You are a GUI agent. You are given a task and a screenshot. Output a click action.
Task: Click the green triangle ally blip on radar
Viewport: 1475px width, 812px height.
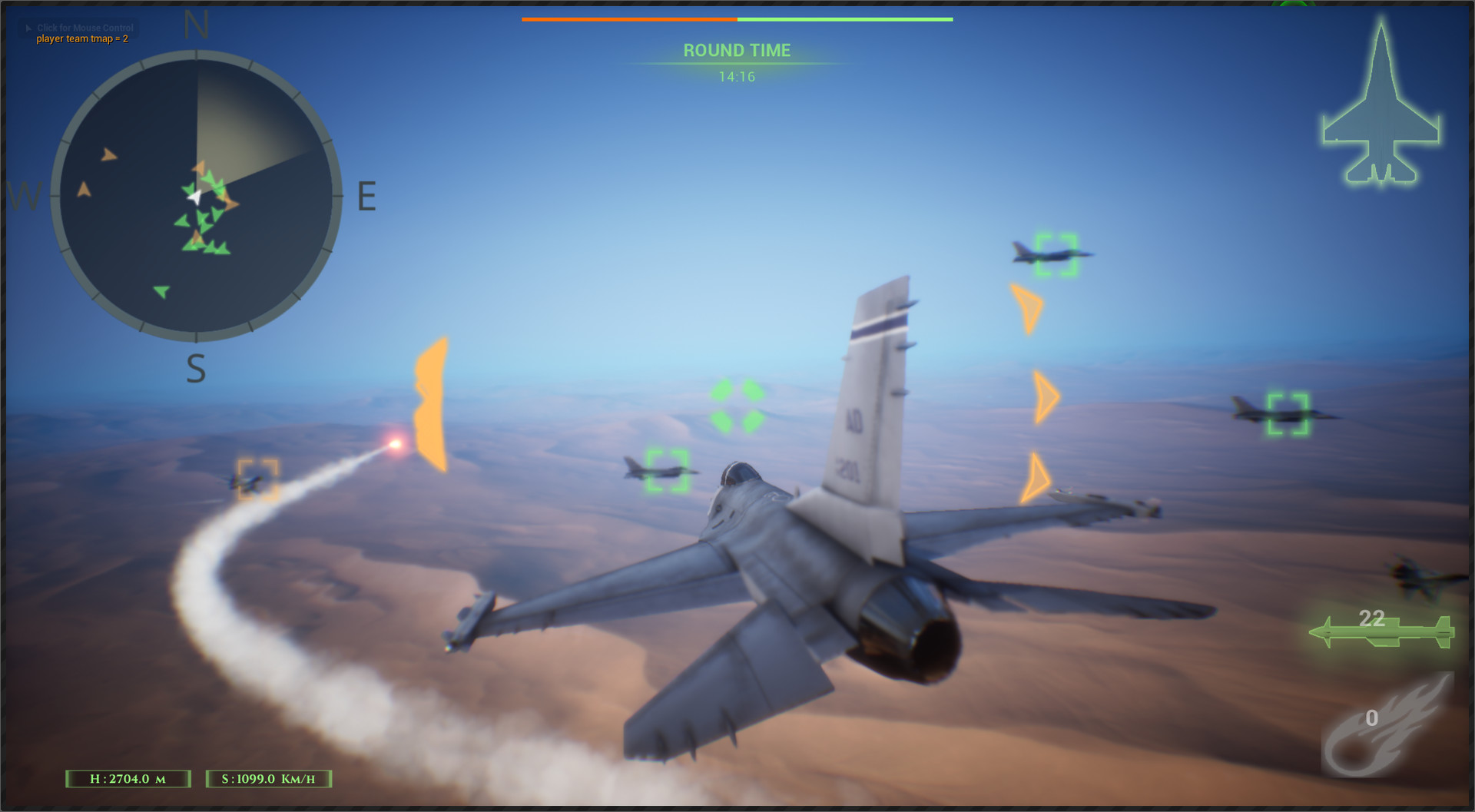163,290
